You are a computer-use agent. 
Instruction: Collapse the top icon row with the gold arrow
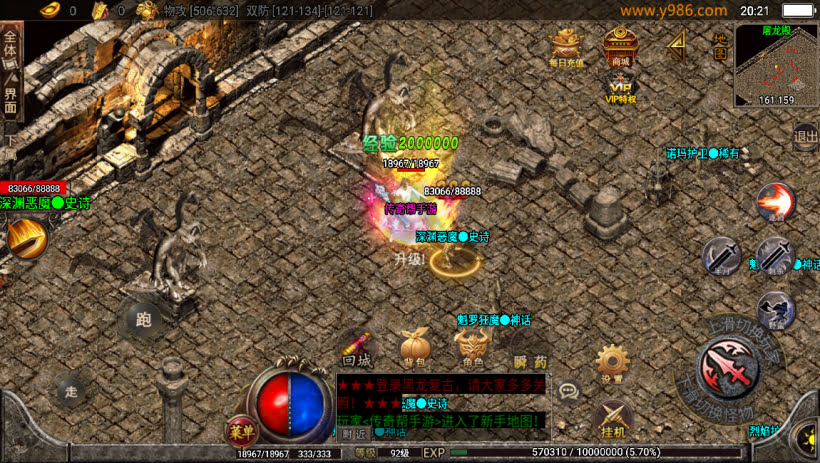(x=677, y=44)
